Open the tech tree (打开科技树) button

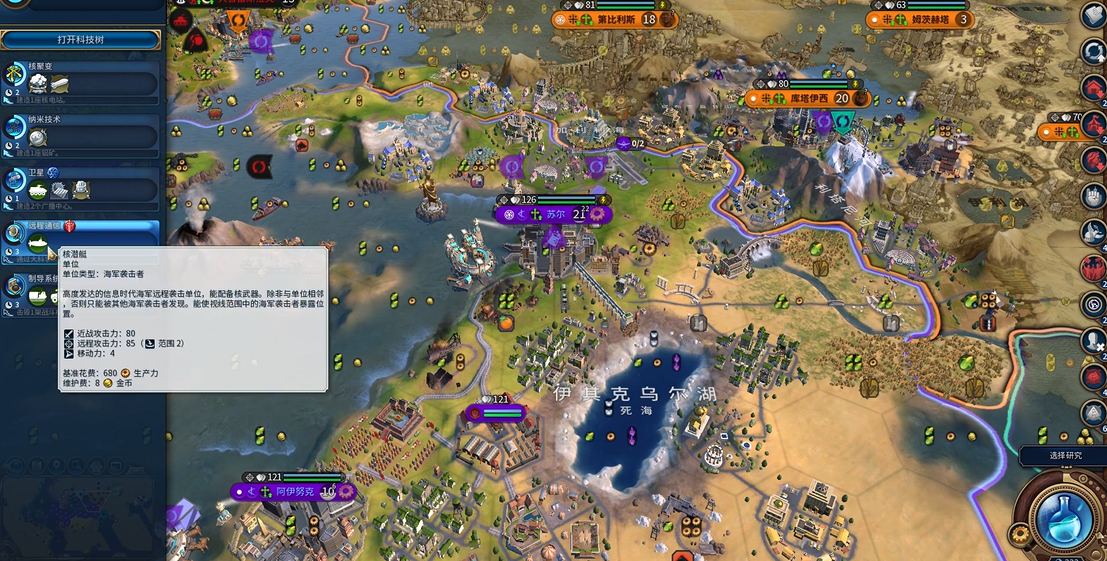click(x=80, y=40)
